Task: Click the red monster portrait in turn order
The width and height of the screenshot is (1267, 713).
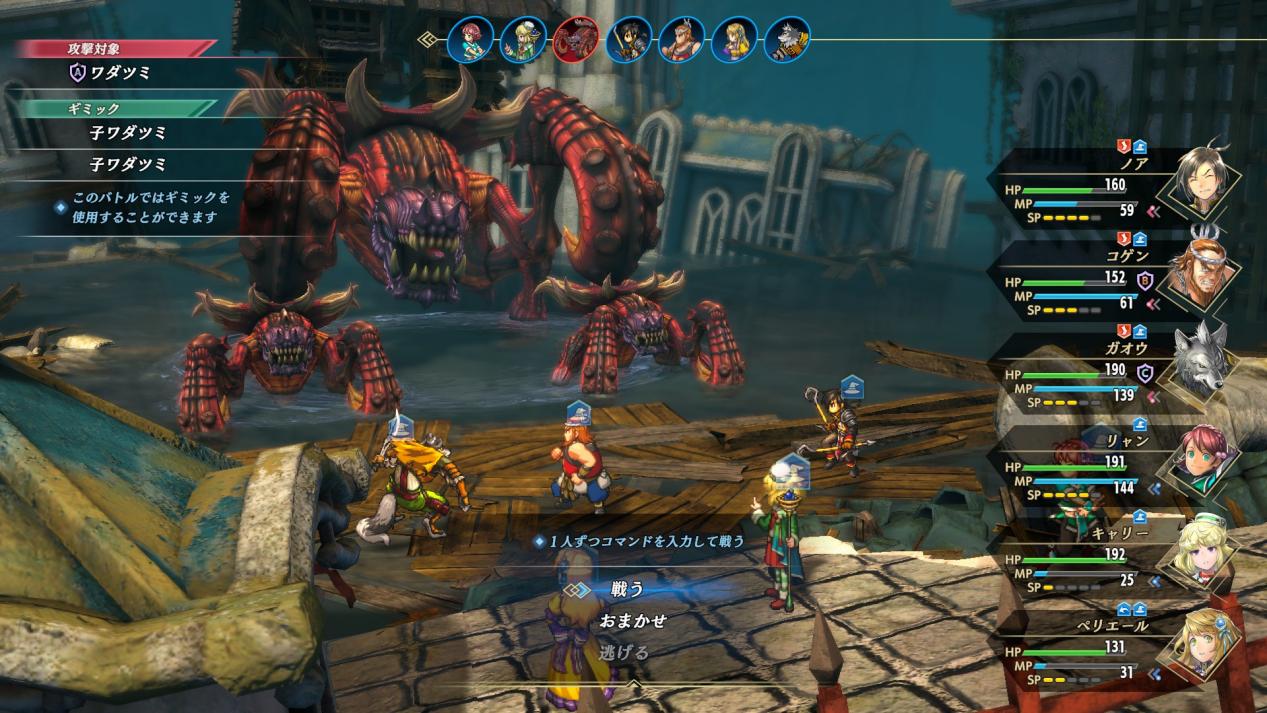Action: point(576,40)
